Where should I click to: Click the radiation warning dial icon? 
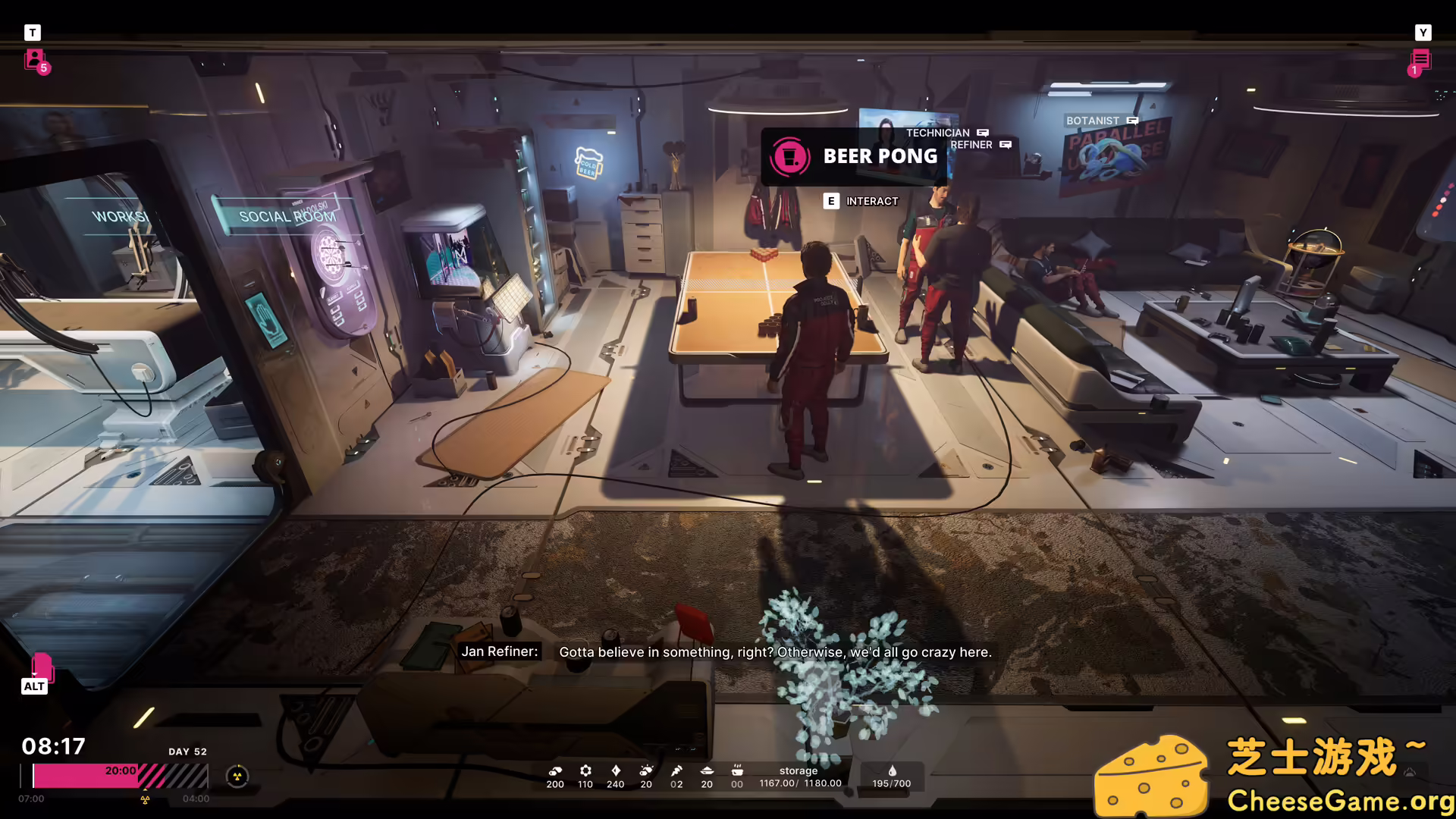237,777
